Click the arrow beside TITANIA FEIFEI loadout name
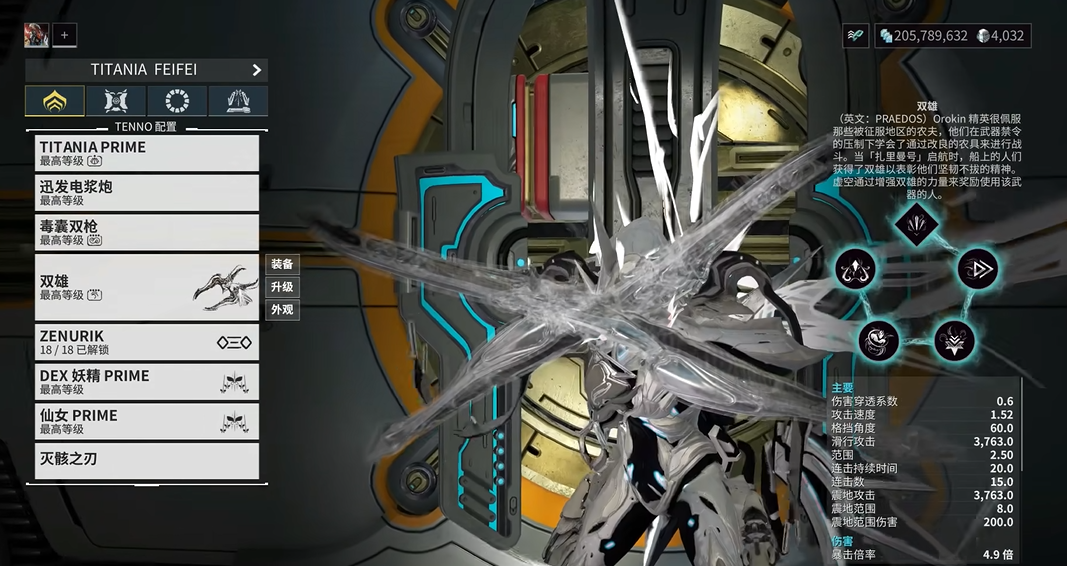Screen dimensions: 1067x566 point(256,70)
